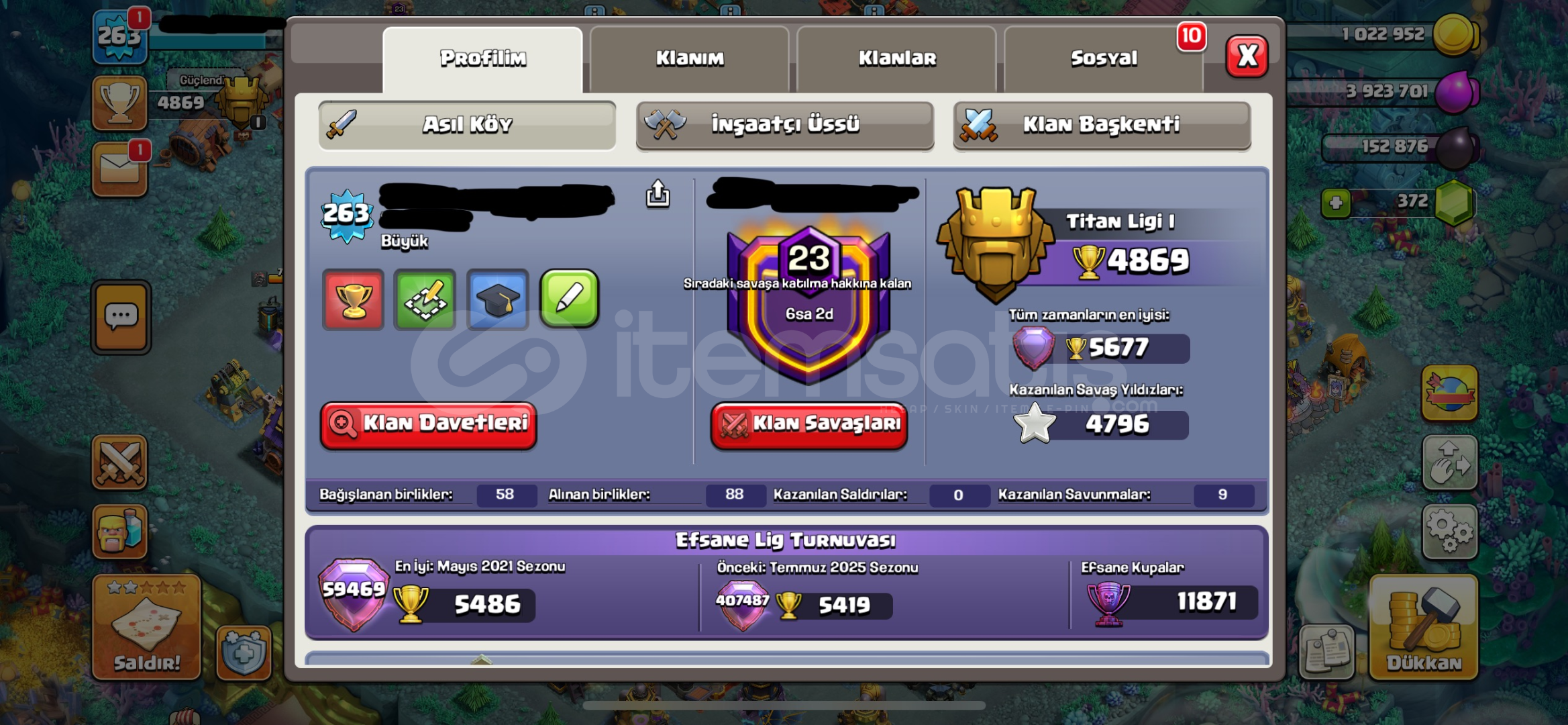Open the settings gears icon
The image size is (1568, 725).
(x=1449, y=530)
